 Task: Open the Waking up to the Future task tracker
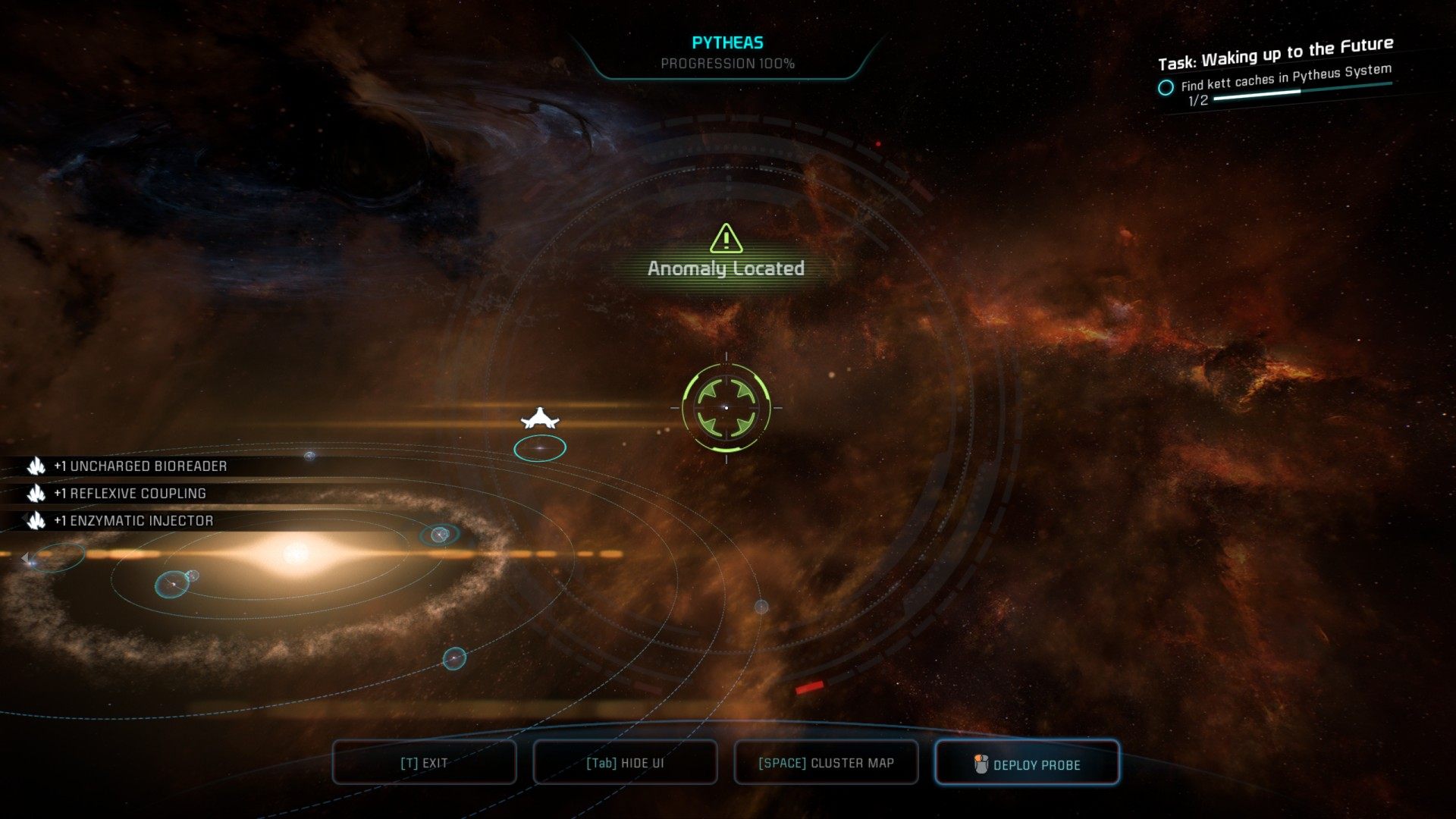coord(1275,52)
